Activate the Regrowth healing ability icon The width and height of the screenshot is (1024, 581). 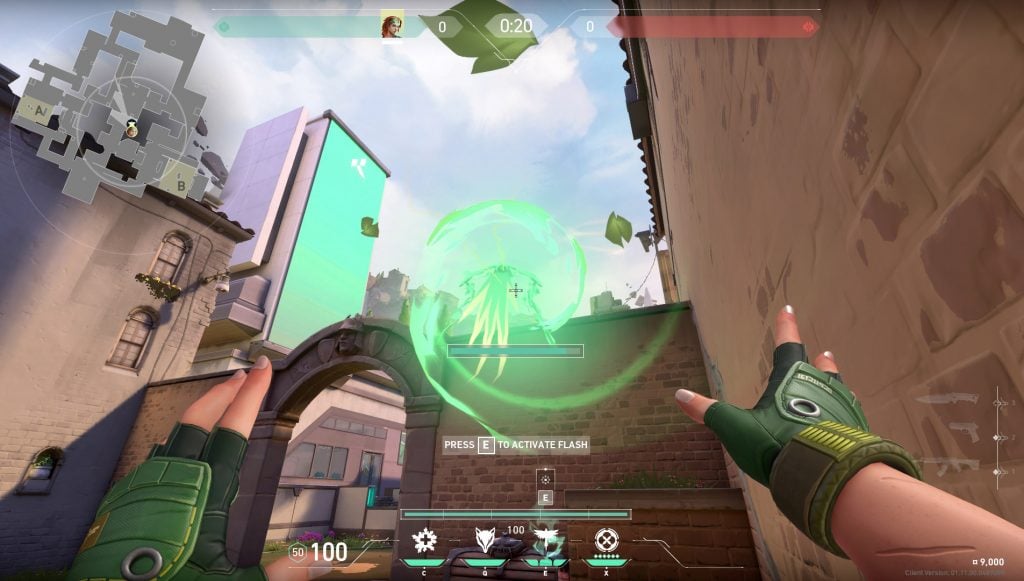tap(425, 541)
